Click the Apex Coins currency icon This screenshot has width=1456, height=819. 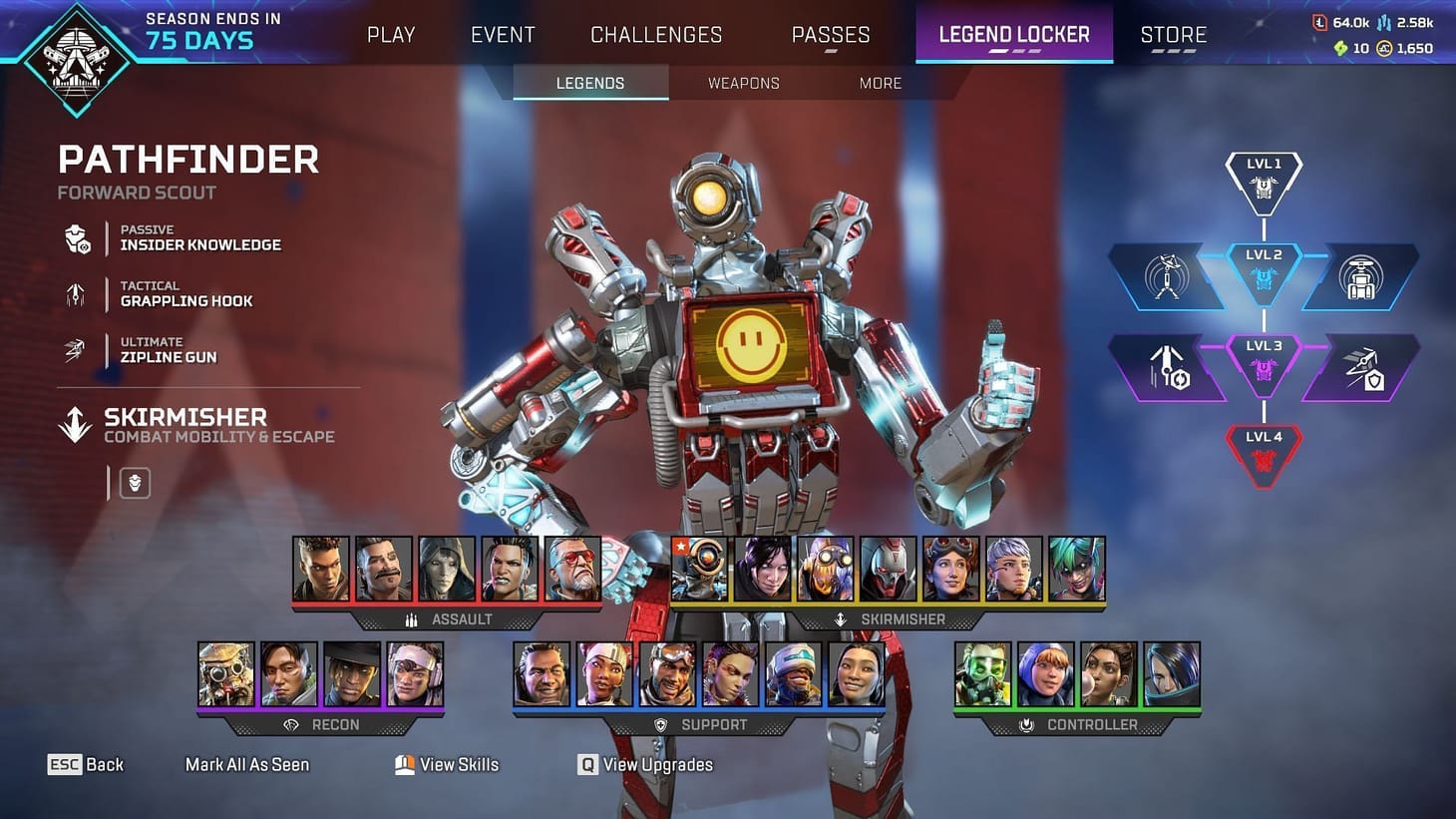(1387, 46)
